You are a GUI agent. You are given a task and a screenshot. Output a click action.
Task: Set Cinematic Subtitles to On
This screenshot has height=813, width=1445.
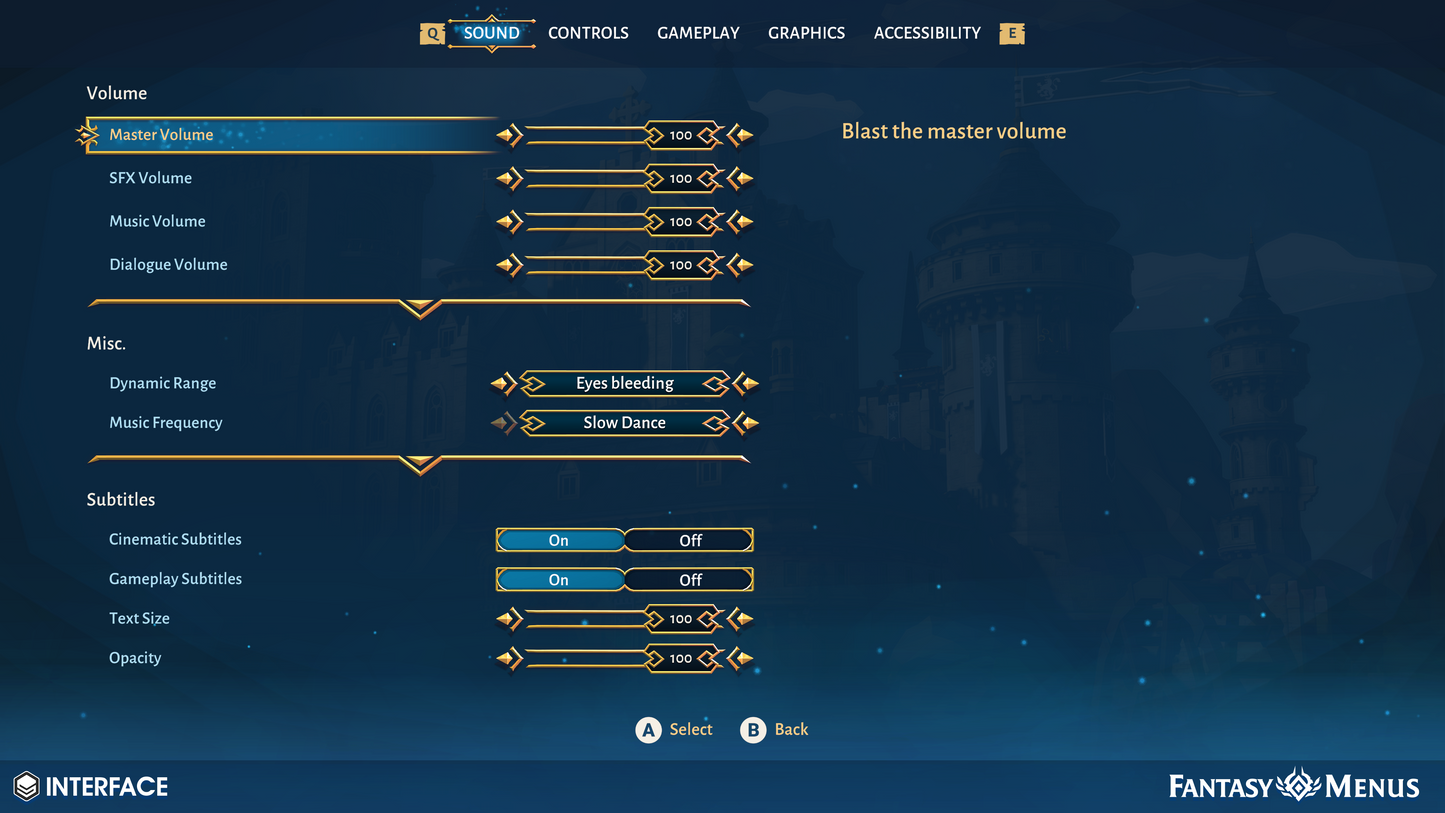click(559, 540)
